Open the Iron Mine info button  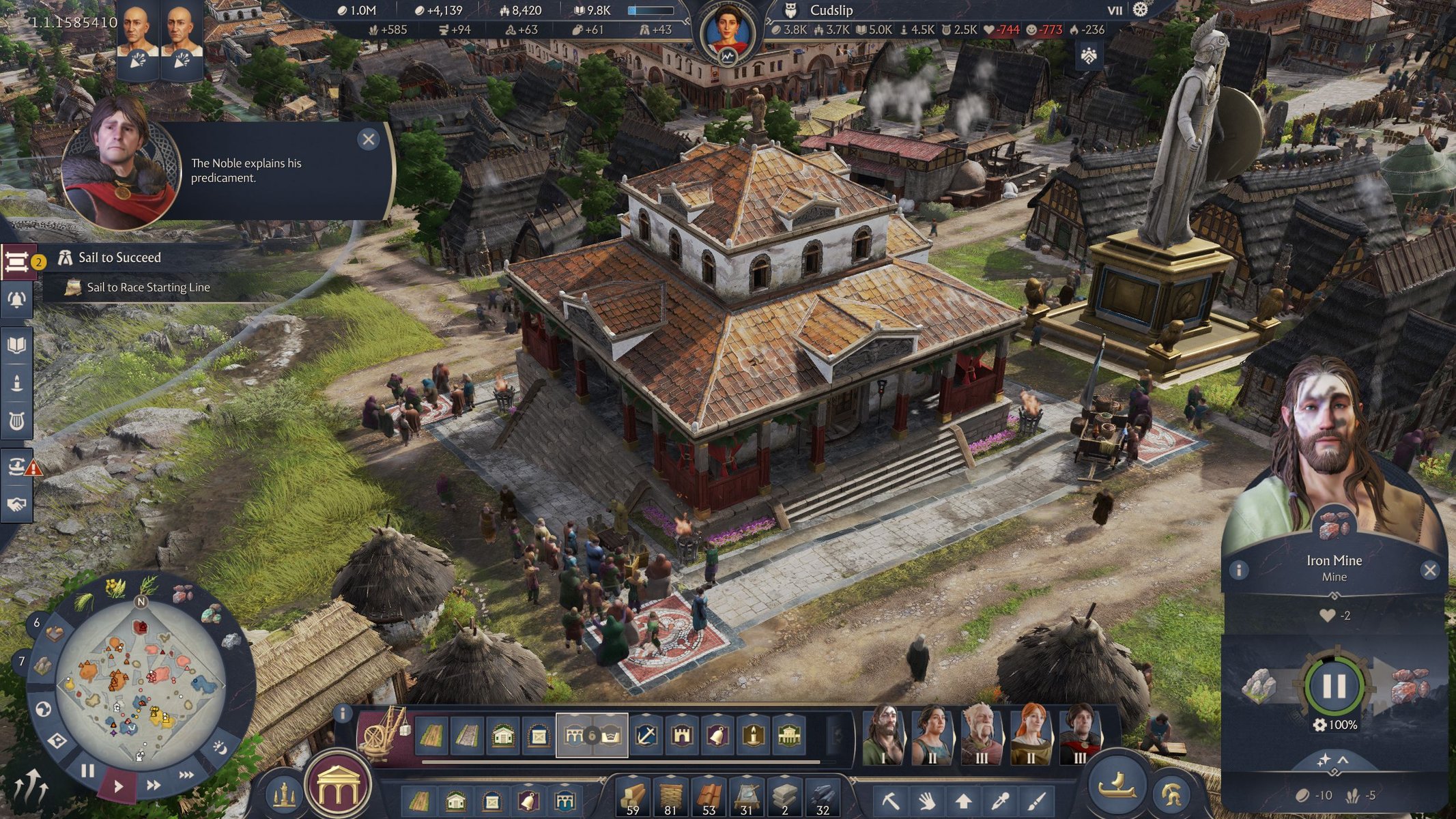[1239, 570]
